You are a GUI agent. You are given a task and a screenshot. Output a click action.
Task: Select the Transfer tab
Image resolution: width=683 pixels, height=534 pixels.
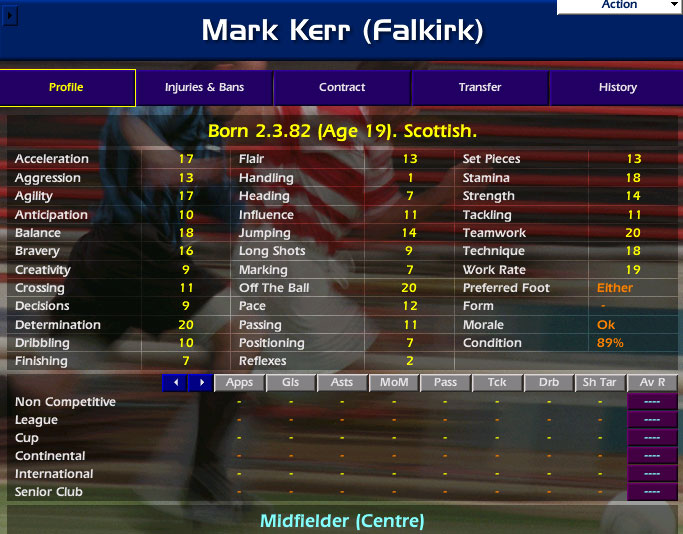480,88
